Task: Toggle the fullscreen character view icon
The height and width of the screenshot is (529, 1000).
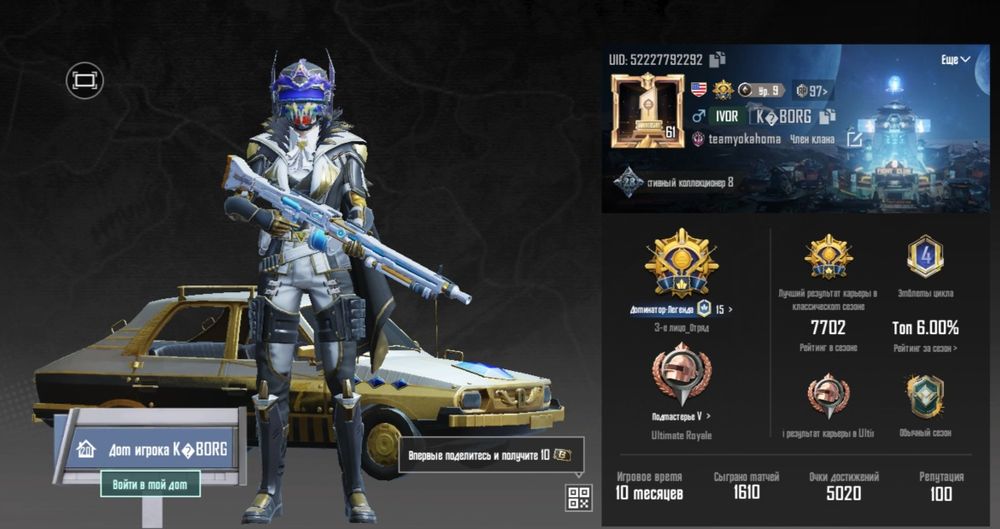Action: pos(85,80)
